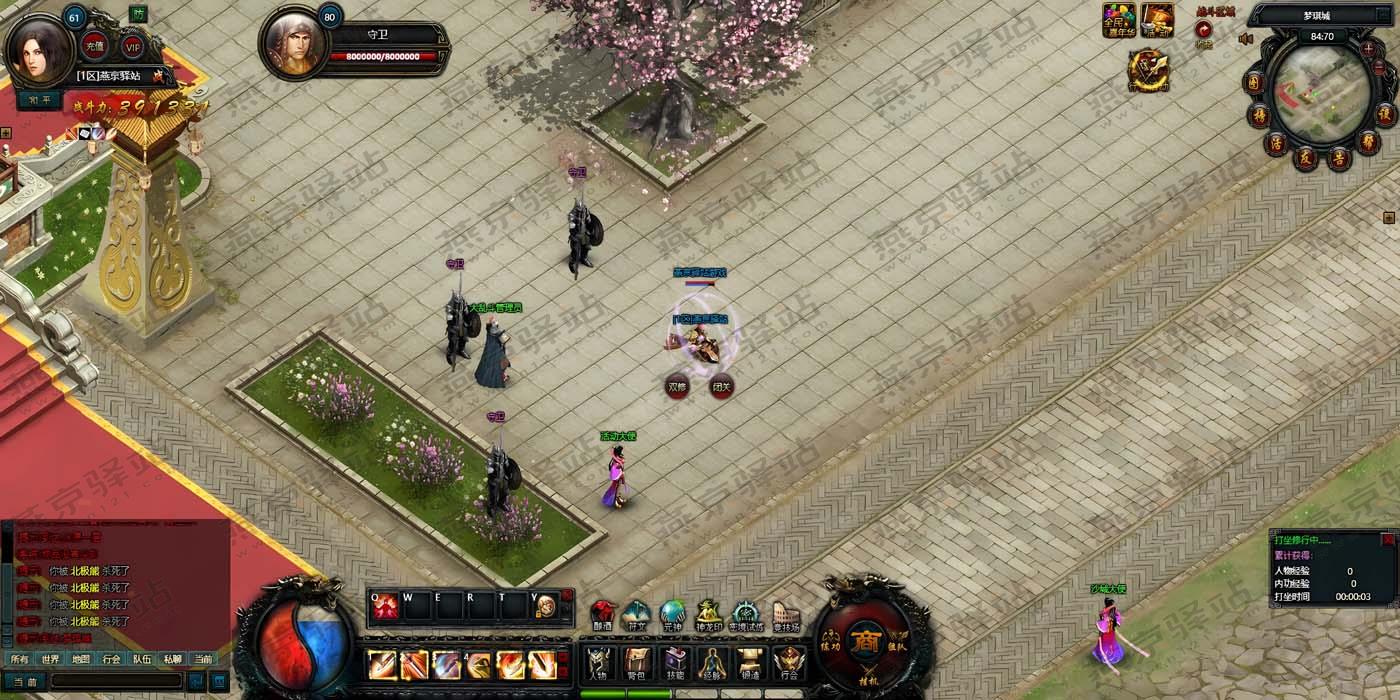Screen dimensions: 1400x700
Task: Open the VIP button
Action: pos(132,46)
